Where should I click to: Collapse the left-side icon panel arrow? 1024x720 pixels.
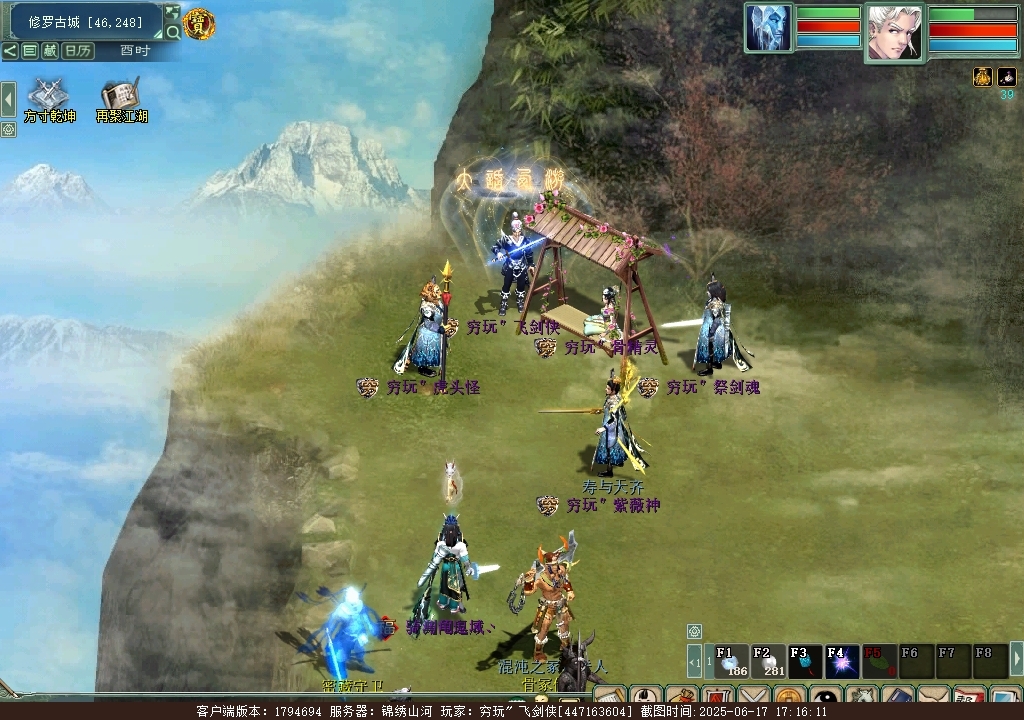tap(8, 99)
